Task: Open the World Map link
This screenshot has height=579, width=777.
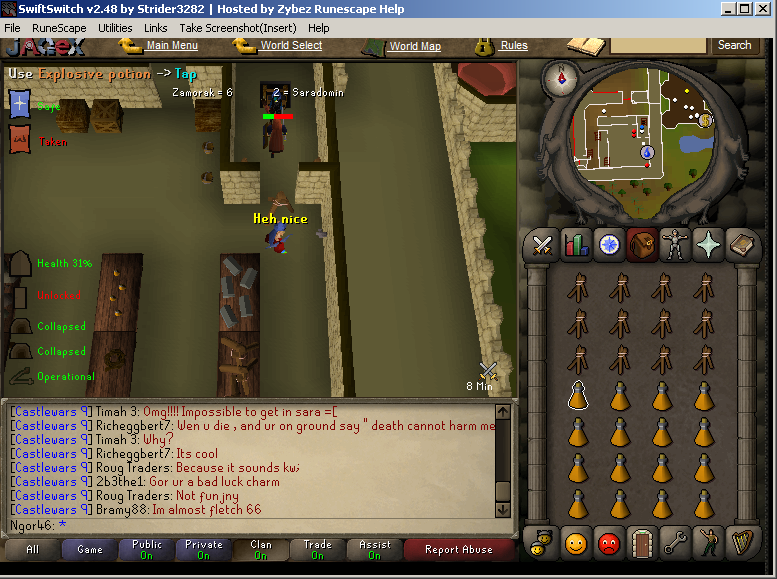Action: click(414, 46)
